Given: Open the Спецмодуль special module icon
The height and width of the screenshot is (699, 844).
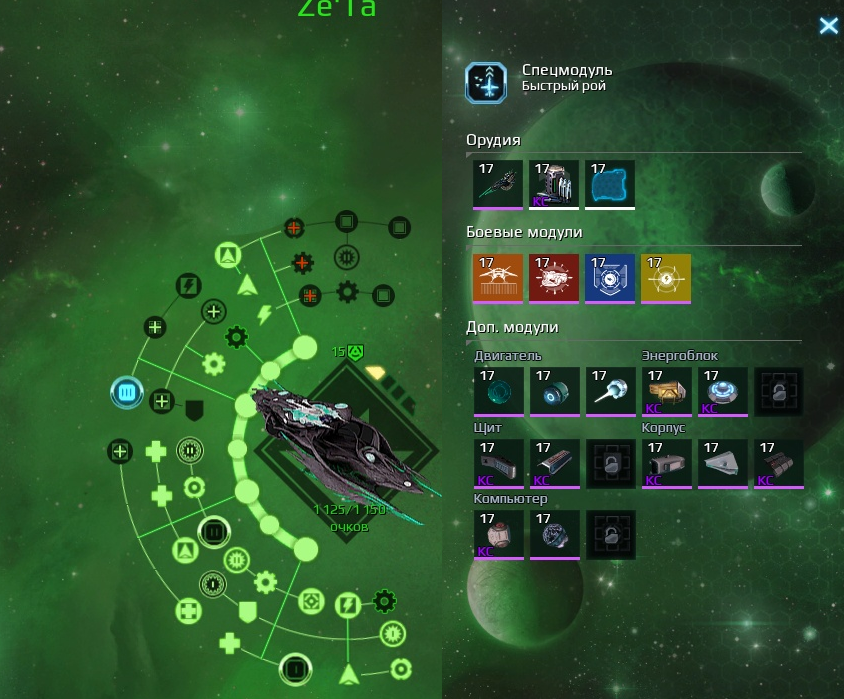Looking at the screenshot, I should click(486, 83).
